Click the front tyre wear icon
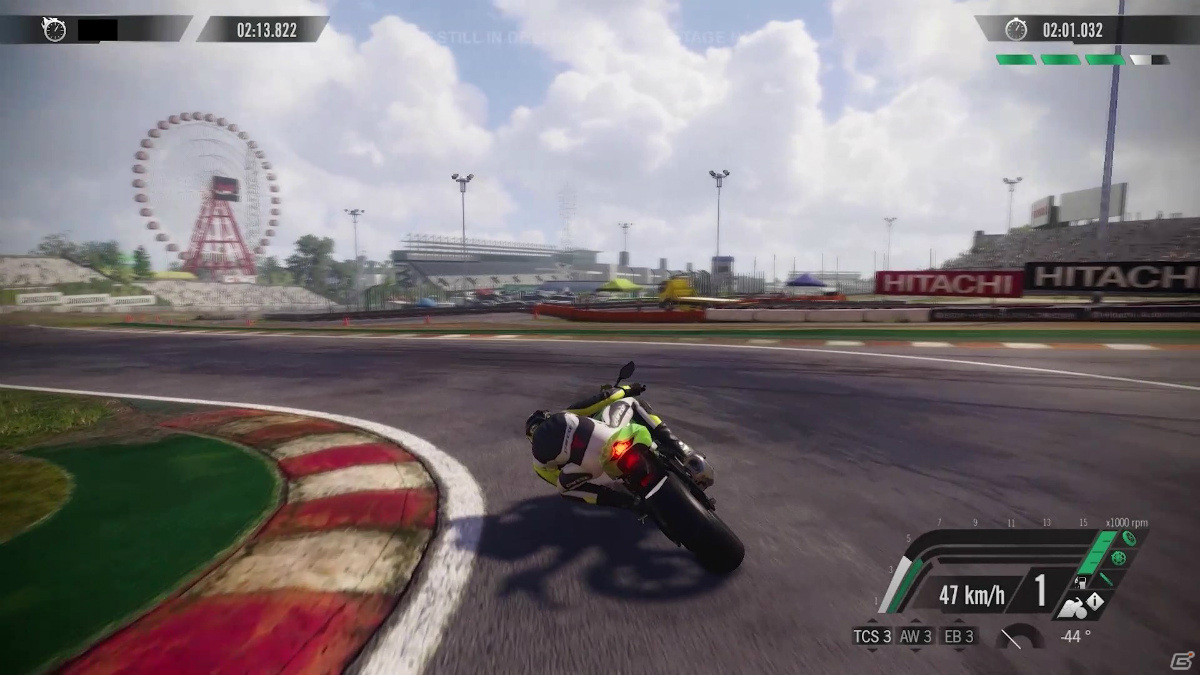Screen dimensions: 1200x675 pyautogui.click(x=1129, y=538)
